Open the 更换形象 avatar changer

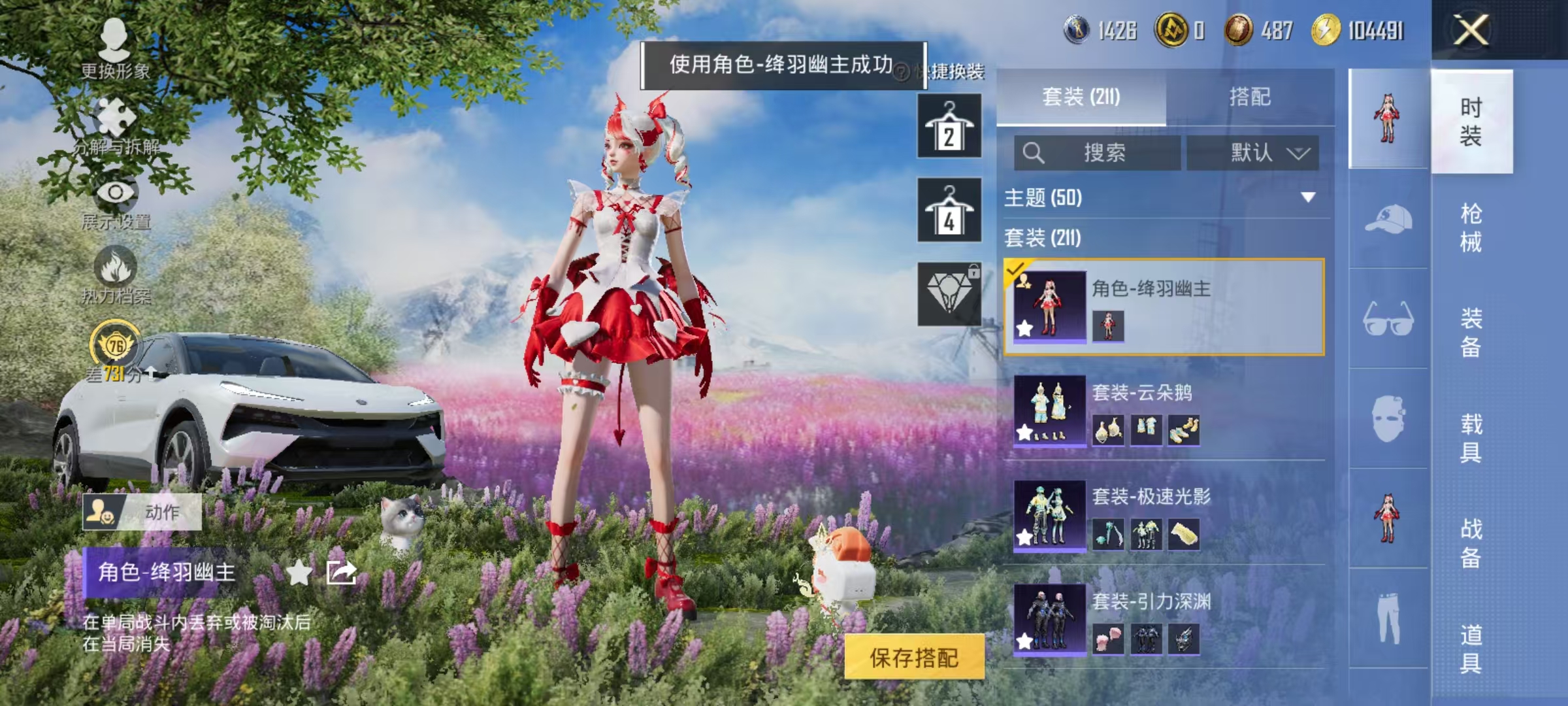click(114, 42)
